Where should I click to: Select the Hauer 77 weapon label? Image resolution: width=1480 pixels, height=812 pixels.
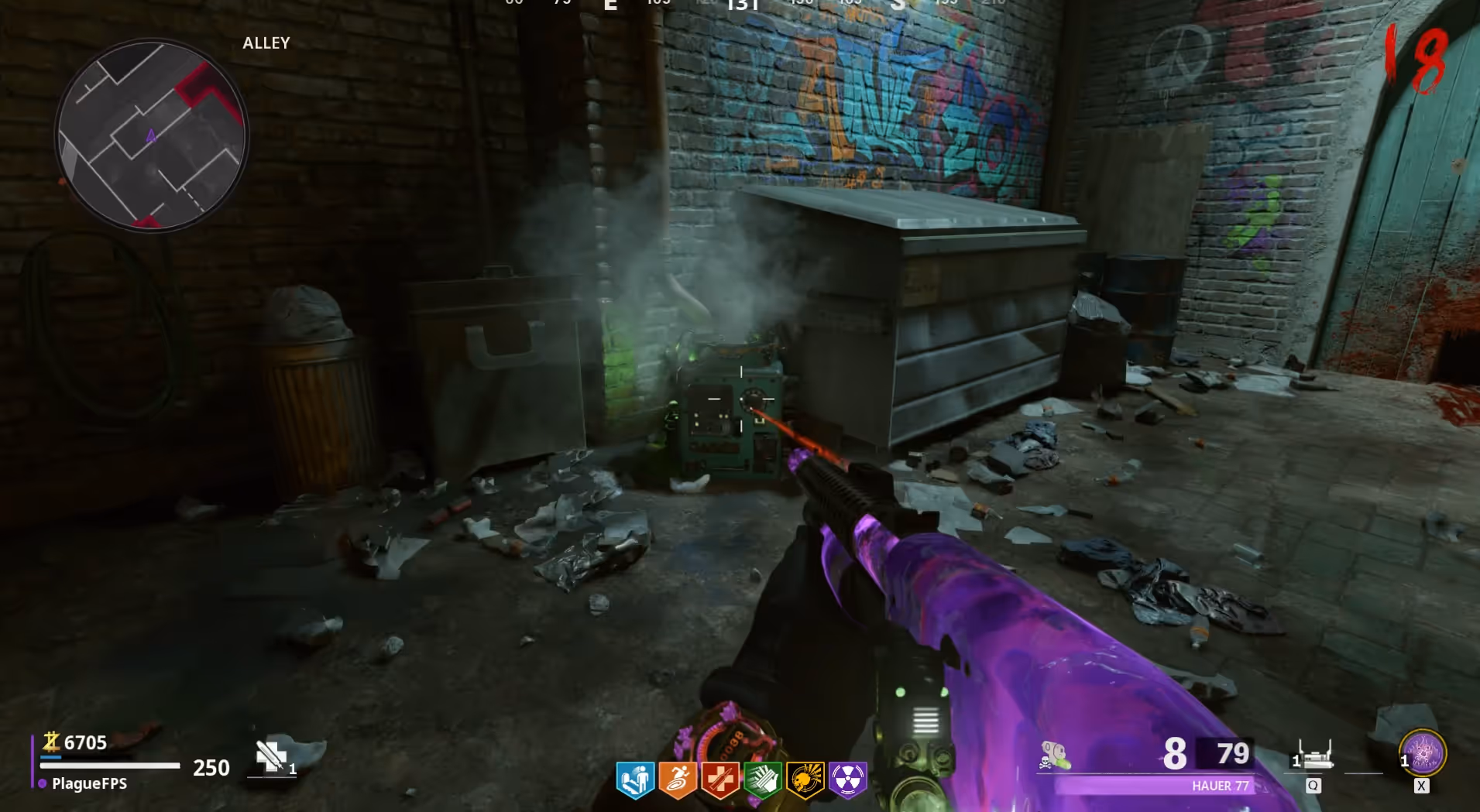(1220, 786)
